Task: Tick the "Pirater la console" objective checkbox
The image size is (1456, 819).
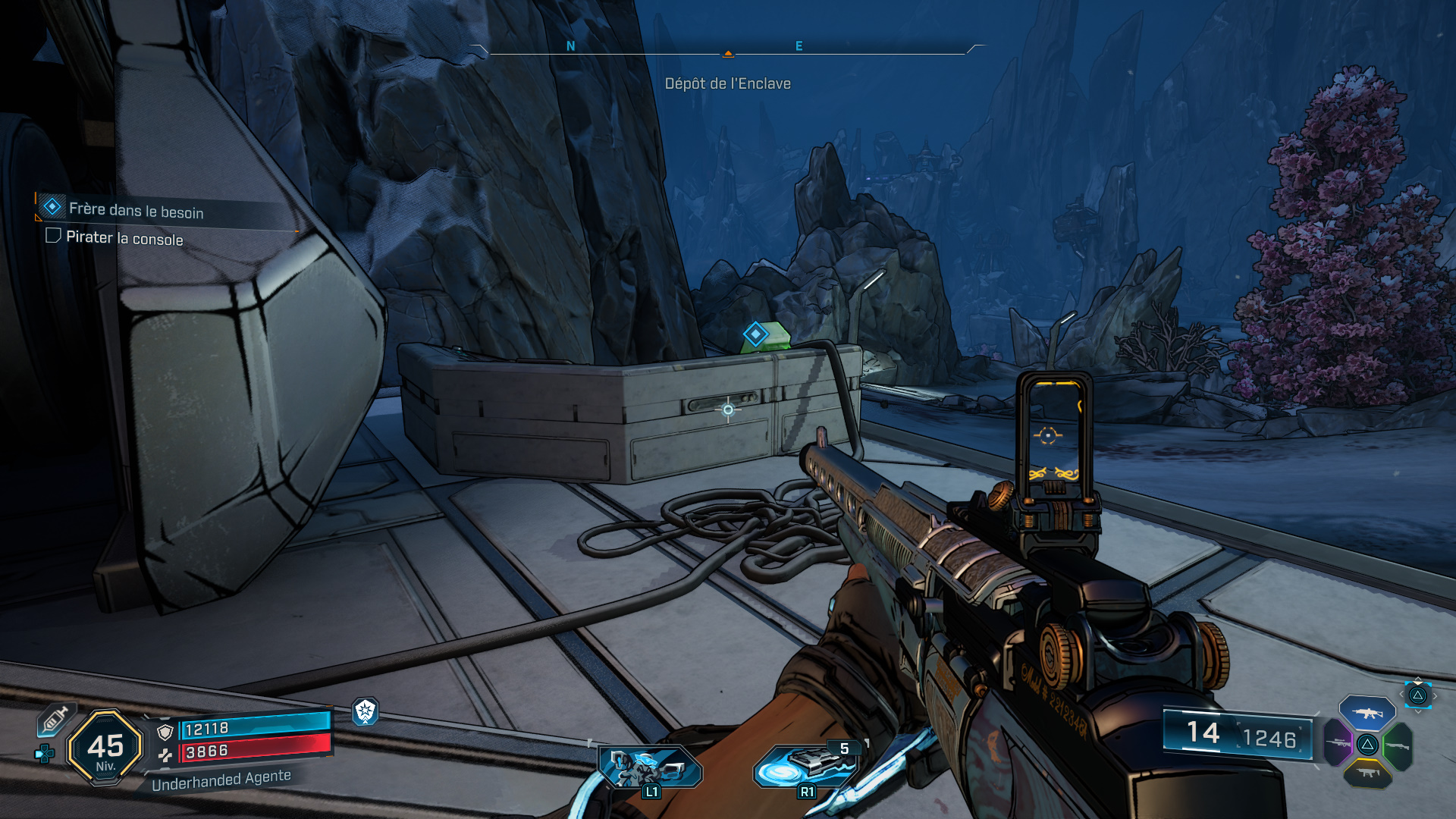Action: [x=53, y=236]
